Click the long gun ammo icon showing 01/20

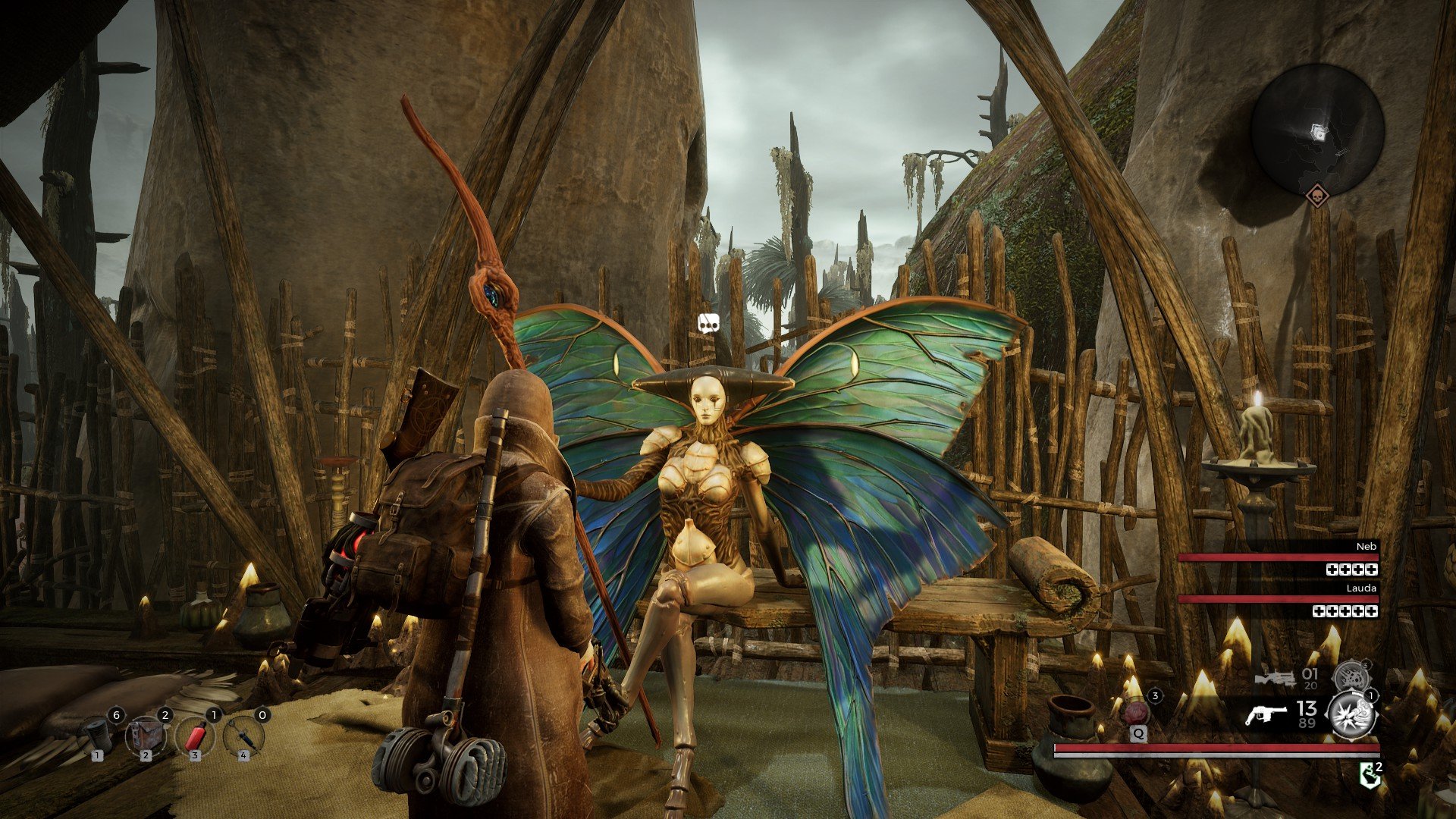point(1275,677)
